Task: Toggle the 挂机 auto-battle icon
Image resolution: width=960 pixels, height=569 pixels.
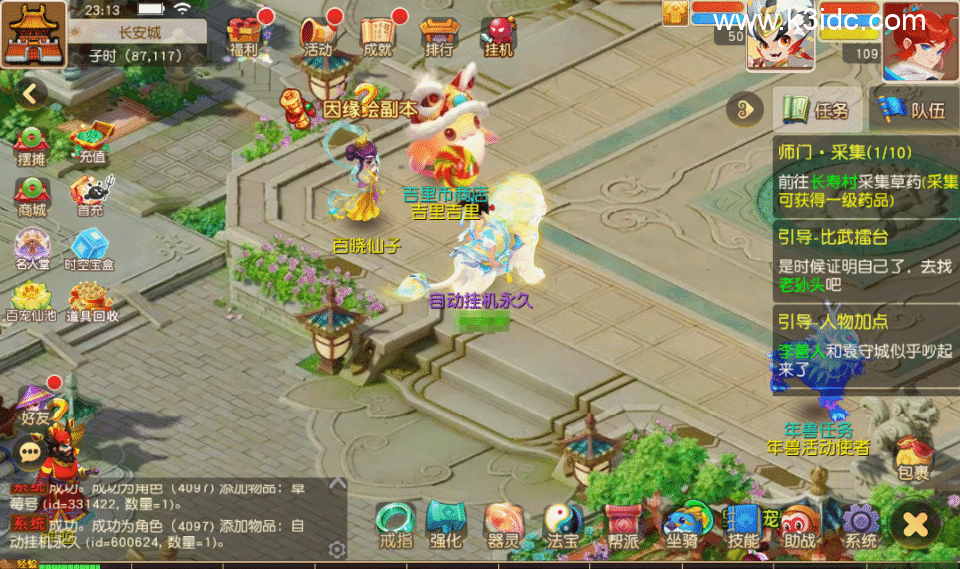Action: pyautogui.click(x=498, y=36)
